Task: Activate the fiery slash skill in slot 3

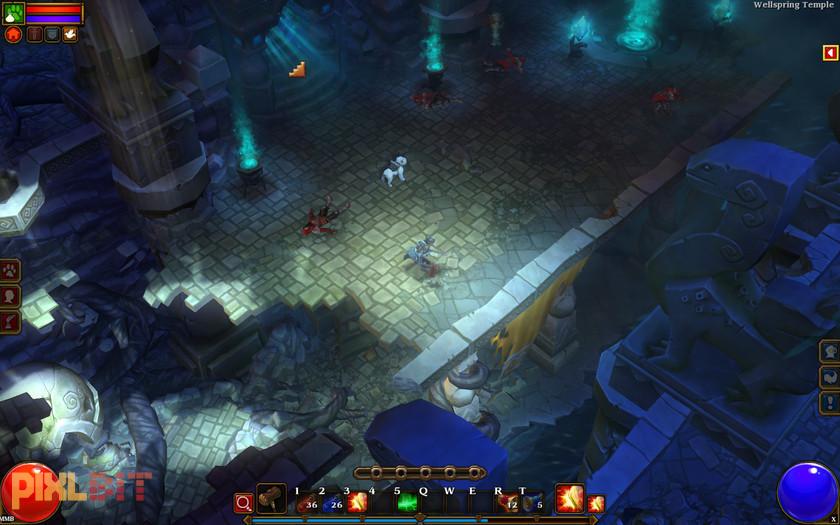Action: click(356, 501)
